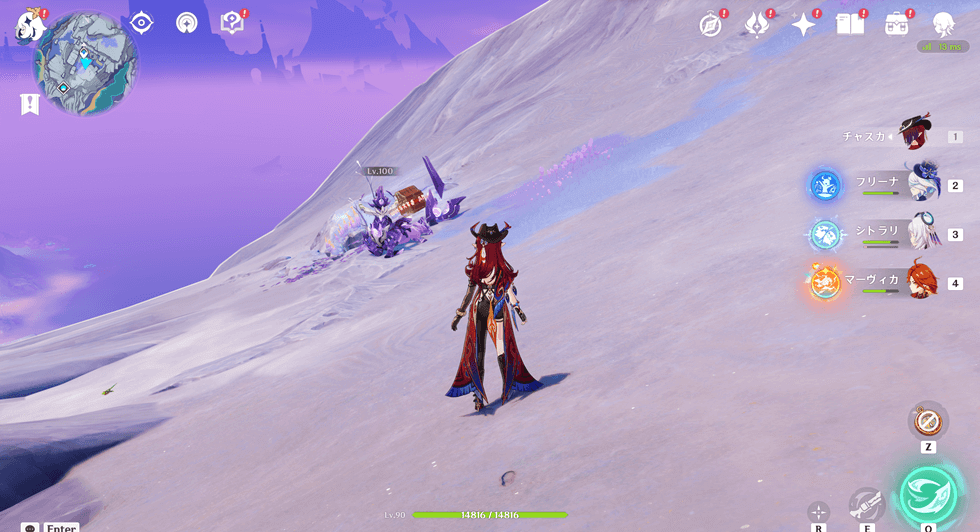
Task: Switch to party member マーヴィカ
Action: (920, 283)
